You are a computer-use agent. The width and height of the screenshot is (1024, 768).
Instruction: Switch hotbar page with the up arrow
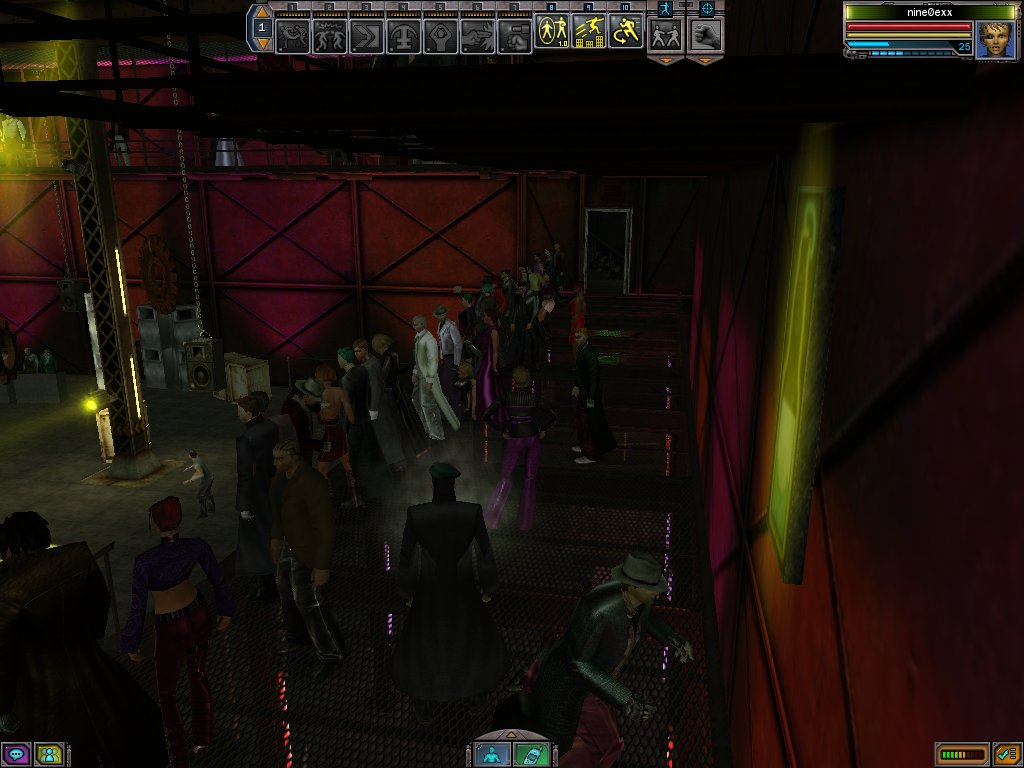tap(262, 13)
